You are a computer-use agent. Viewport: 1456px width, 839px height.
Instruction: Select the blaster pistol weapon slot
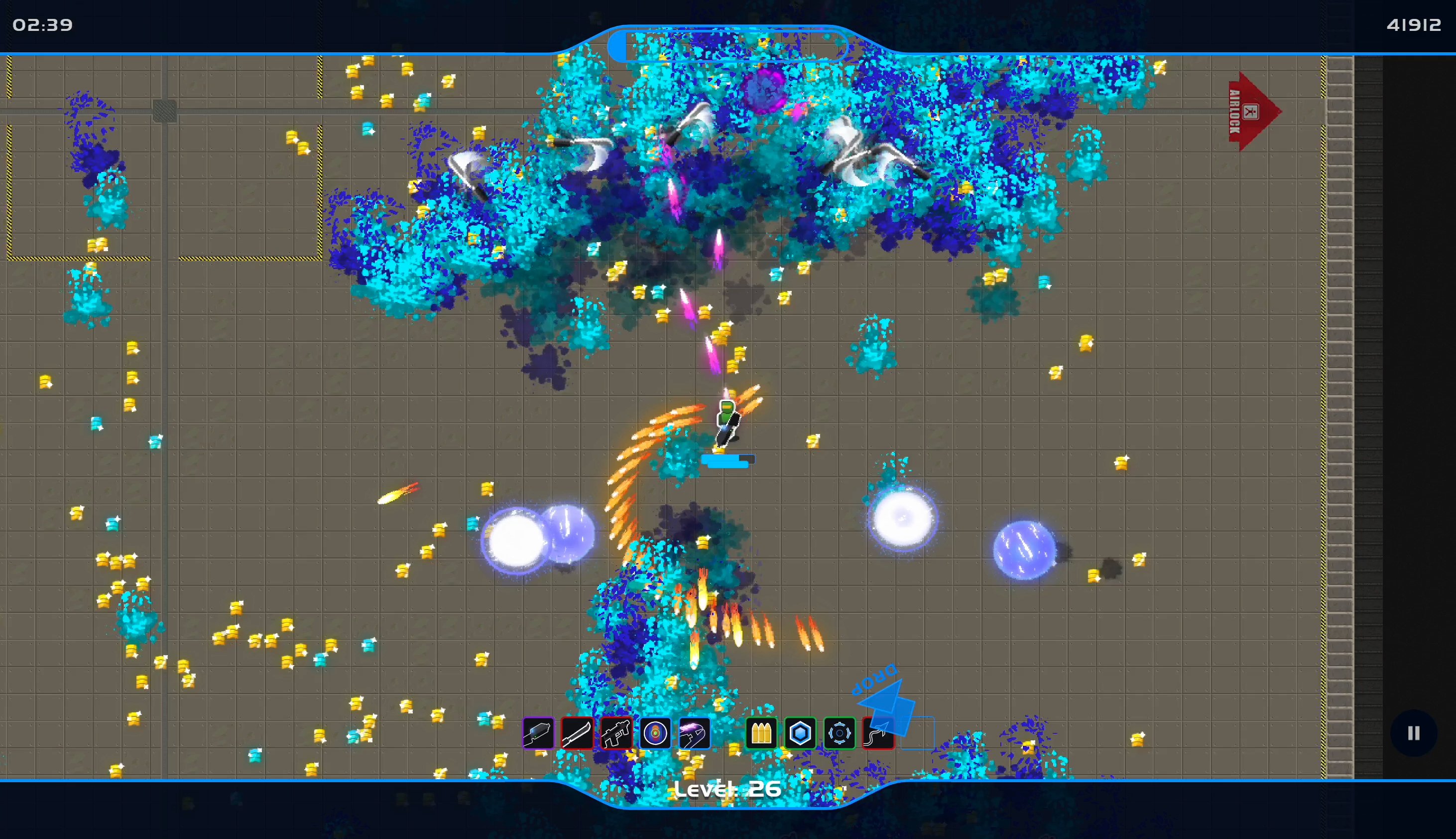538,733
